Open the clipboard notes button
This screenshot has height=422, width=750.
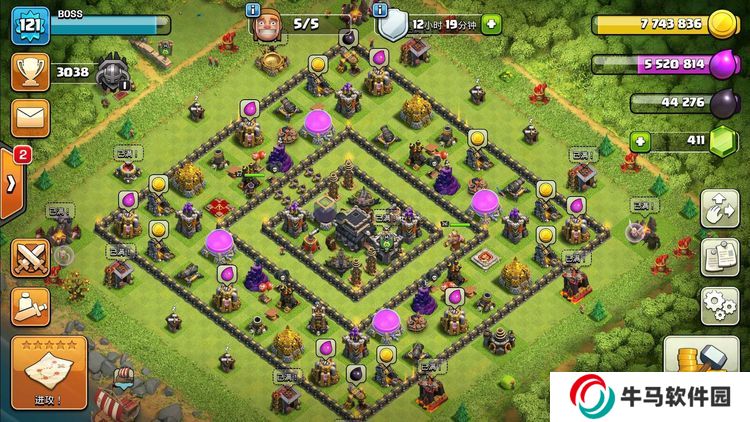719,256
